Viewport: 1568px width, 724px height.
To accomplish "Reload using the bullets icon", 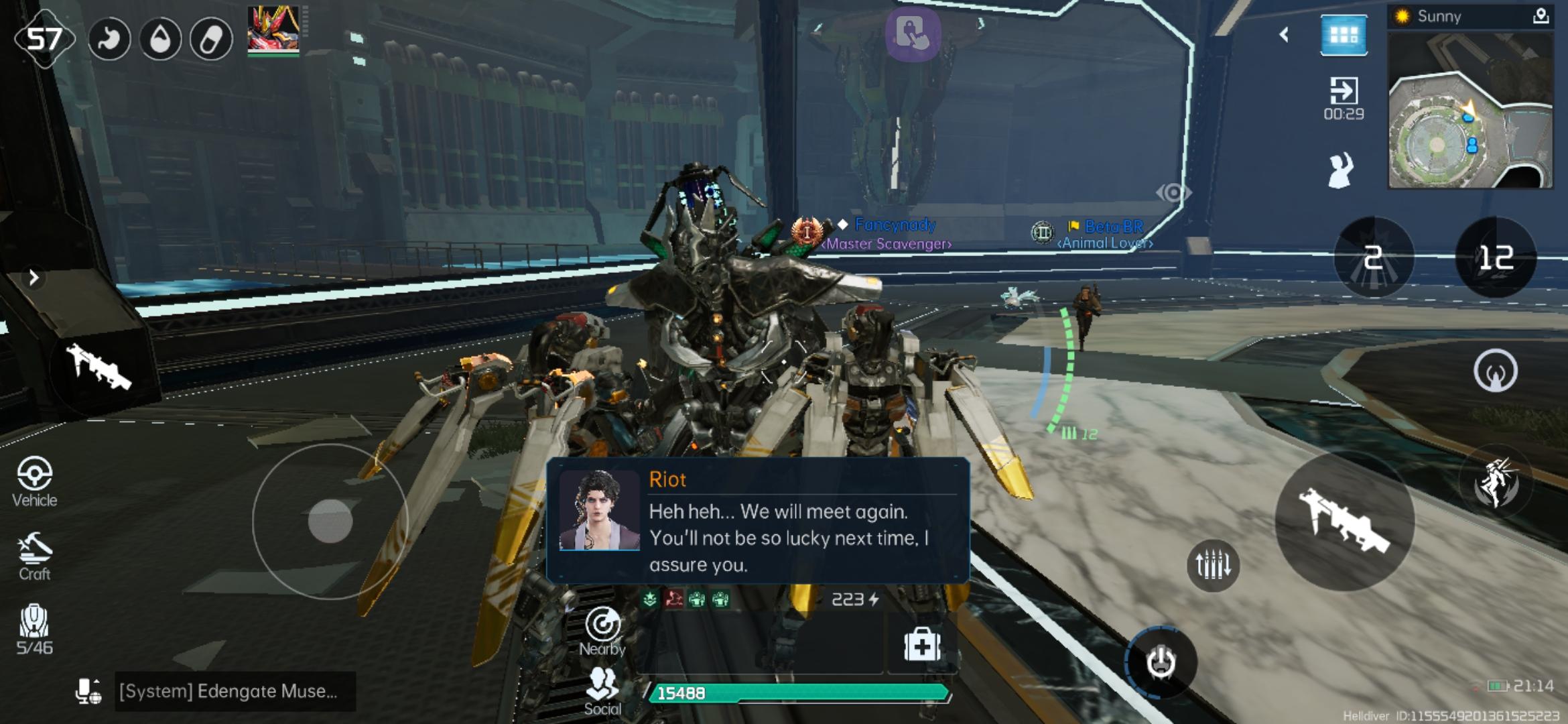I will coord(1213,565).
